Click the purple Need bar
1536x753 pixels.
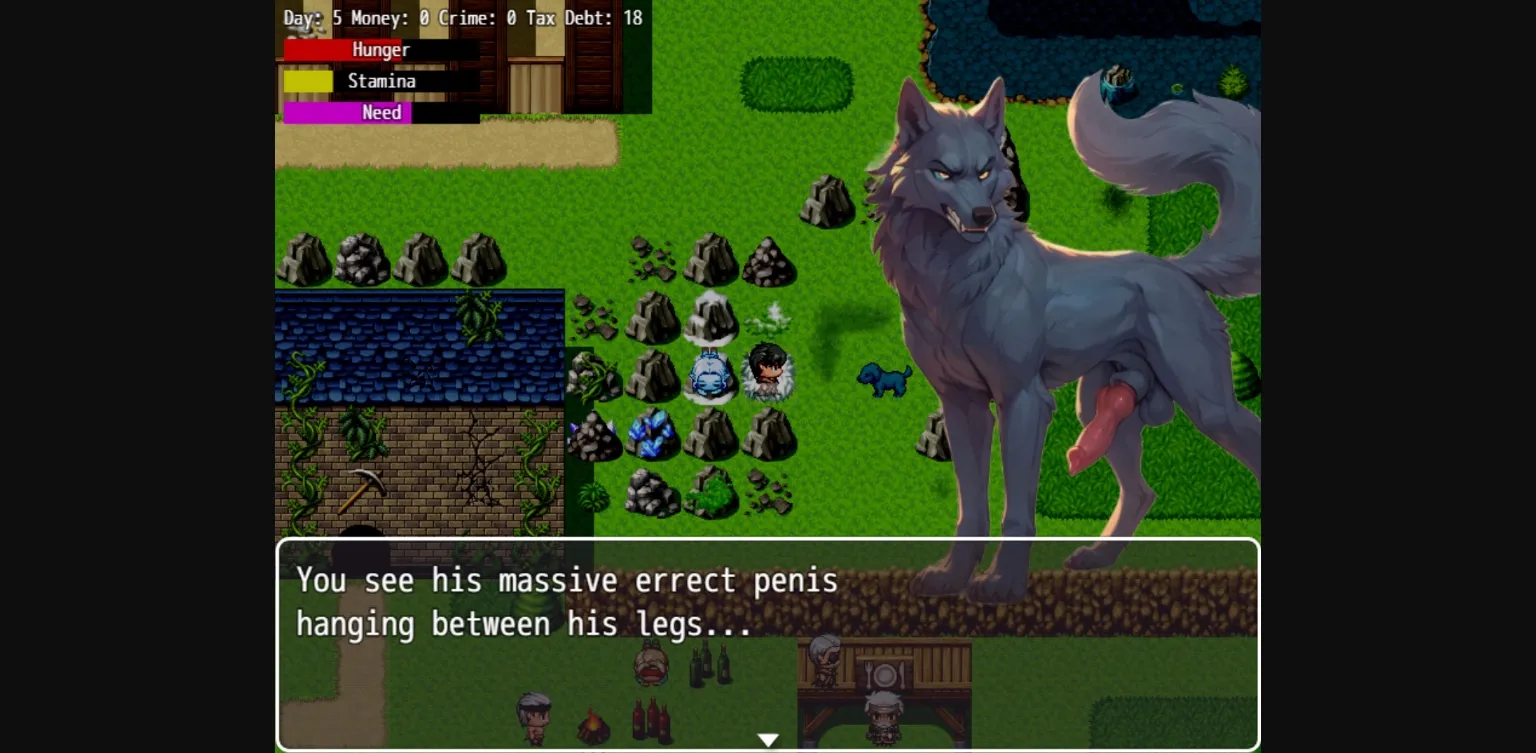[345, 113]
